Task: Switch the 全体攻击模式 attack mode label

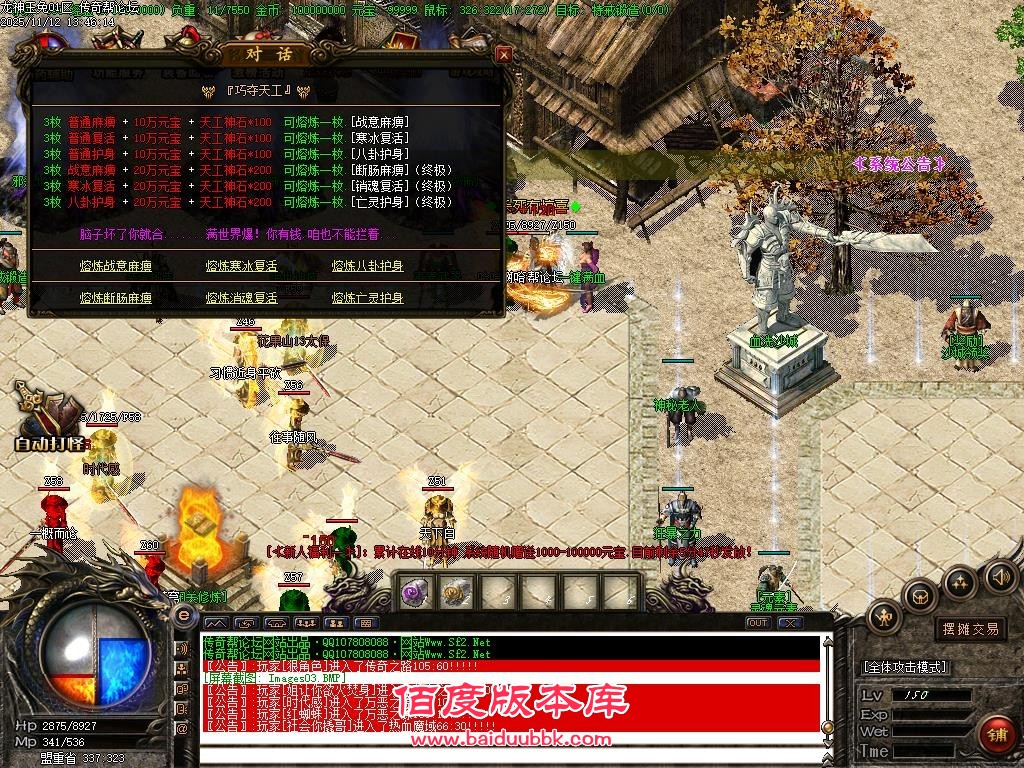Action: click(x=905, y=667)
